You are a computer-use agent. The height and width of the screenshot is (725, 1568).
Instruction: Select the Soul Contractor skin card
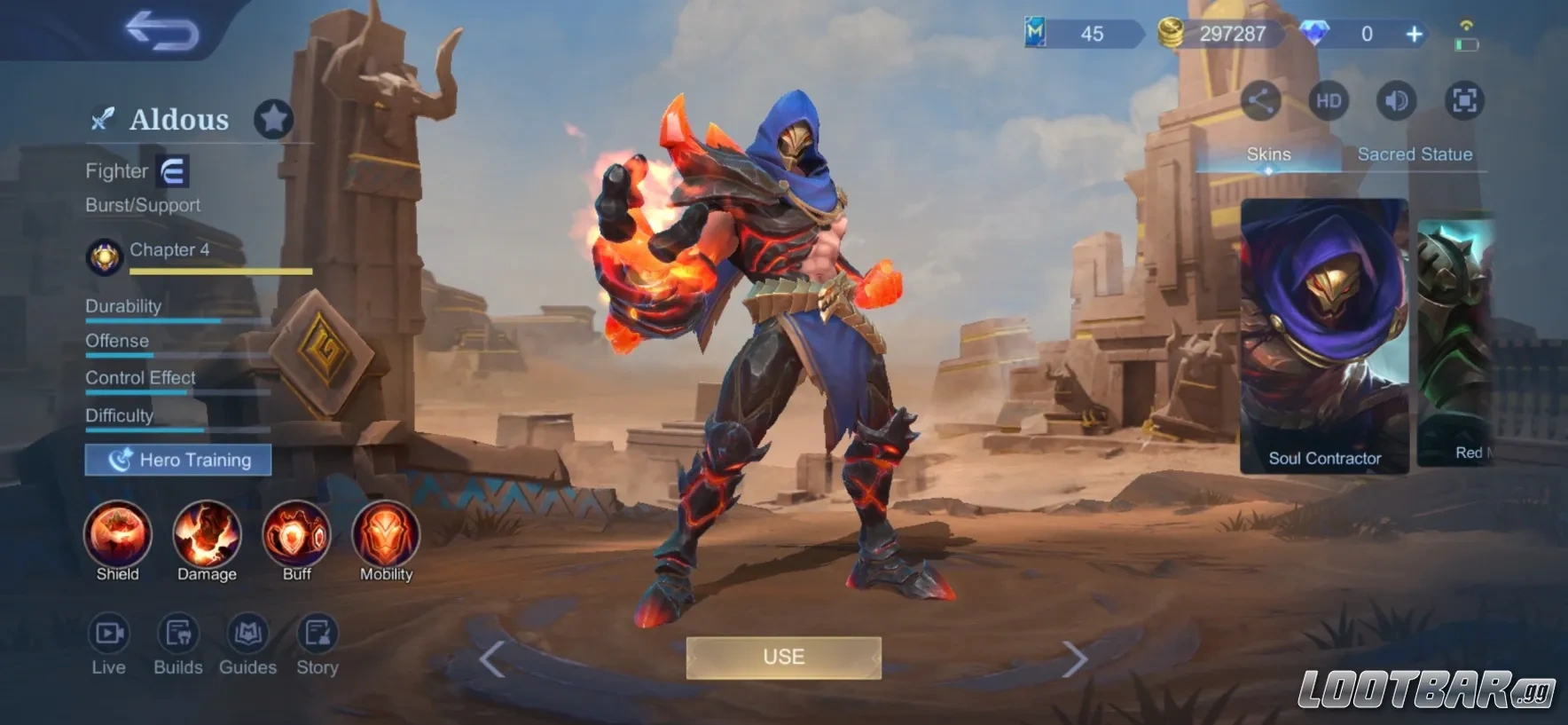click(x=1324, y=335)
